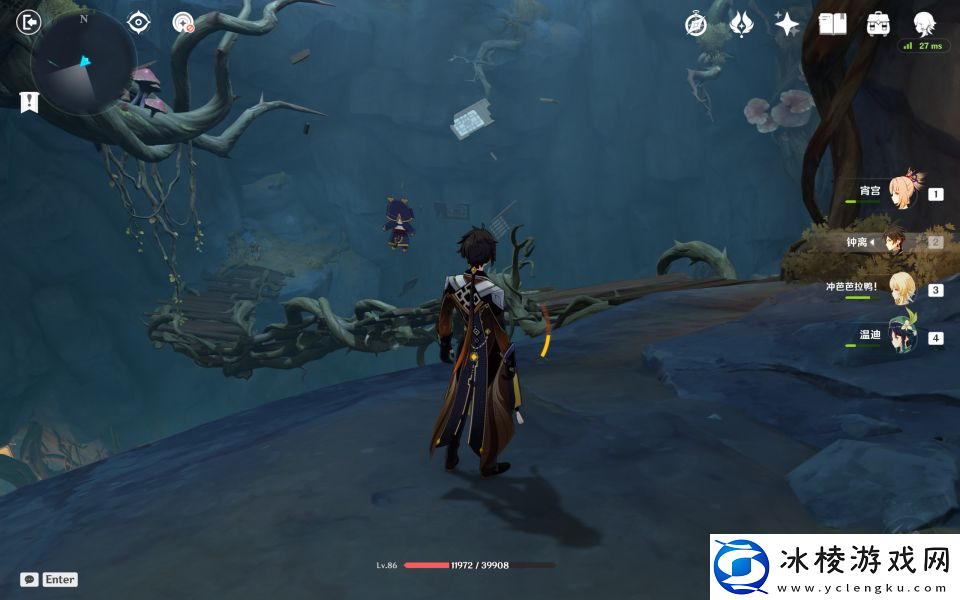Open the backpack inventory icon

click(x=878, y=24)
